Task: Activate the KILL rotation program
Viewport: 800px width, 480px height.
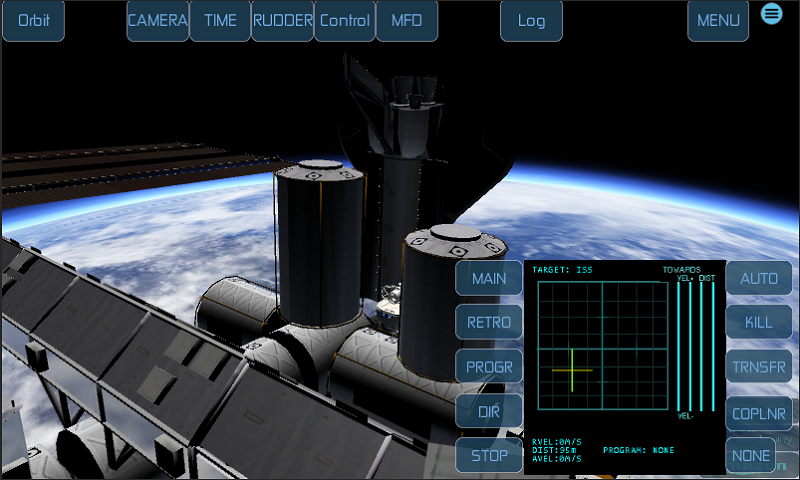Action: tap(759, 322)
